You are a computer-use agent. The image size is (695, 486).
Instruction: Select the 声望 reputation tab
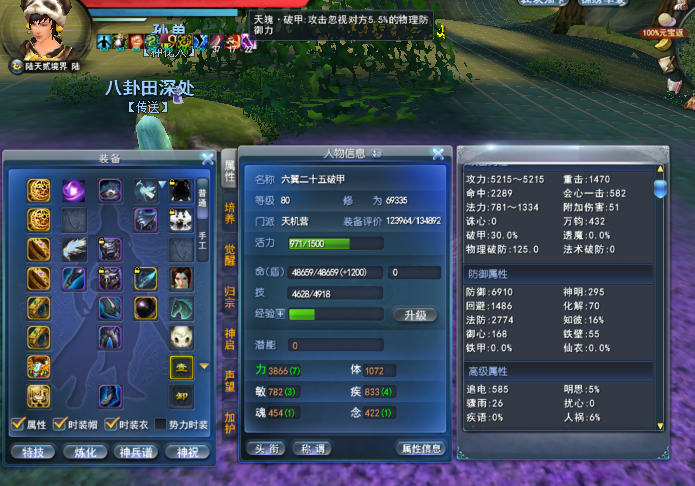(229, 382)
